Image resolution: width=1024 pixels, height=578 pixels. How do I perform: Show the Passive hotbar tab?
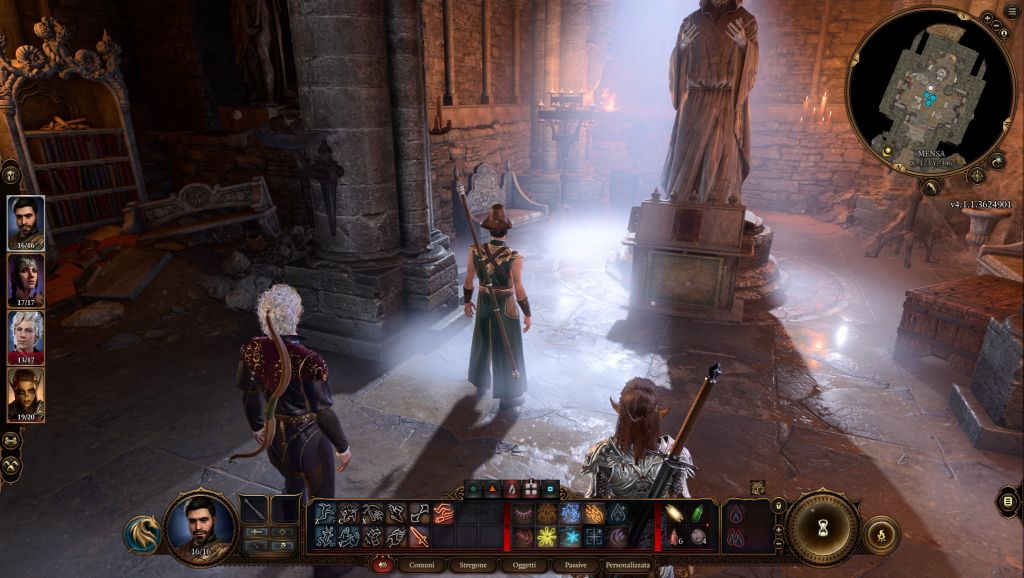coord(576,565)
